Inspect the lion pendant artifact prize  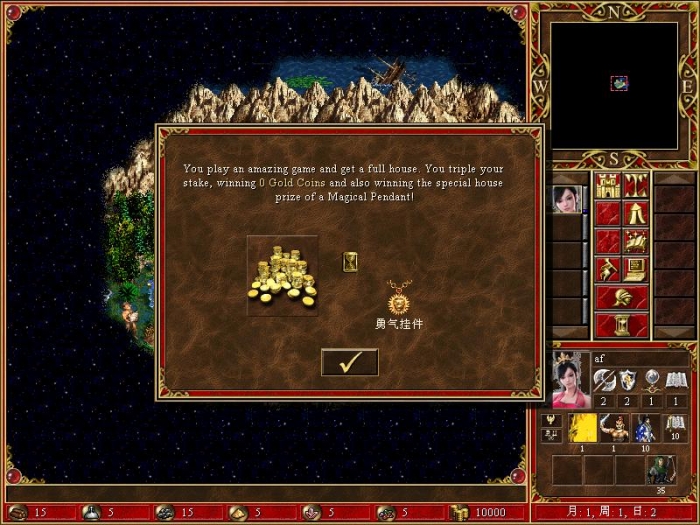[x=399, y=297]
